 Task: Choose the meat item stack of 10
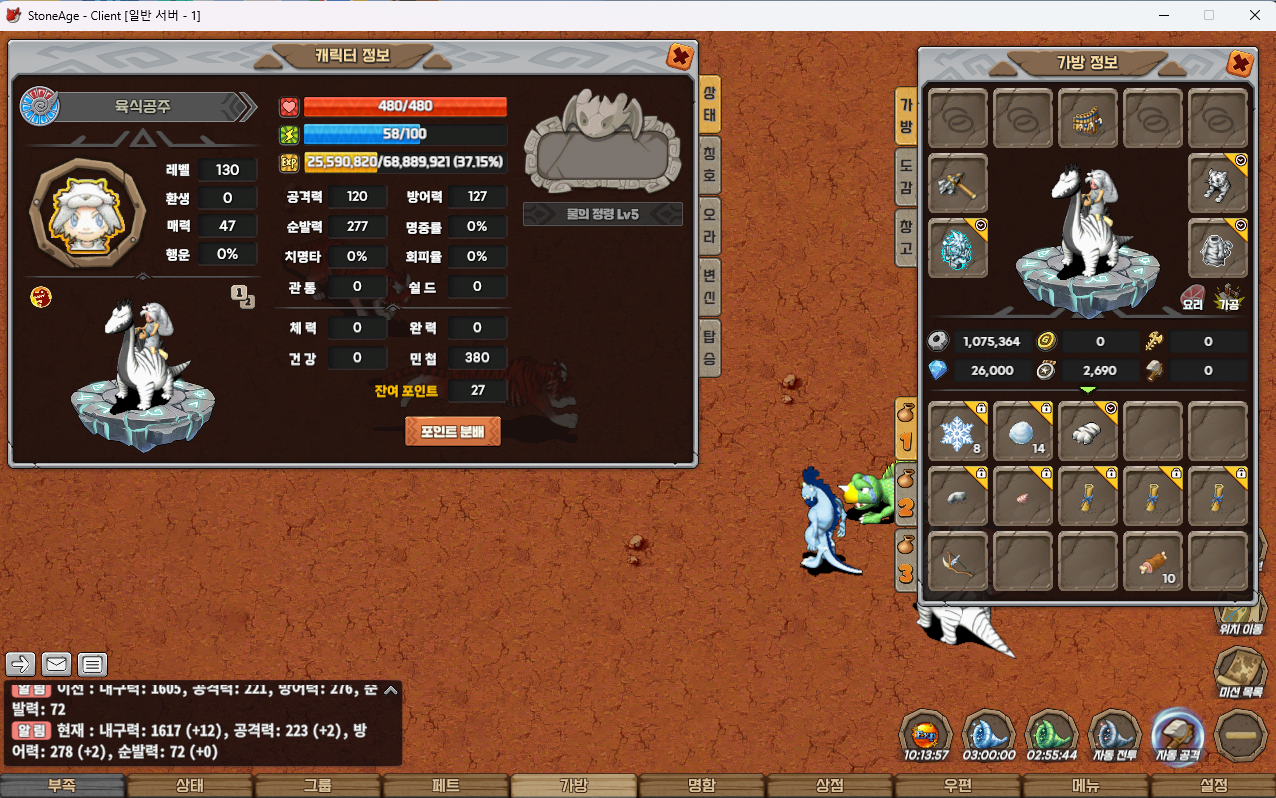click(1153, 561)
